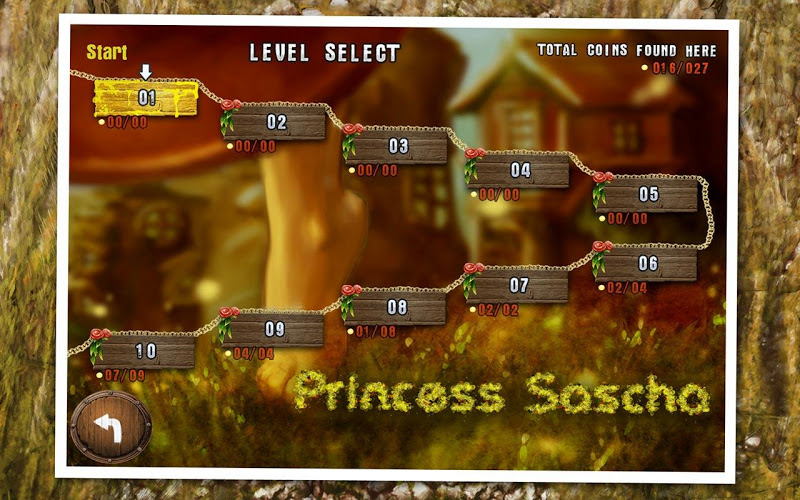Open level 03 from the level select
Image resolution: width=800 pixels, height=500 pixels.
tap(399, 147)
